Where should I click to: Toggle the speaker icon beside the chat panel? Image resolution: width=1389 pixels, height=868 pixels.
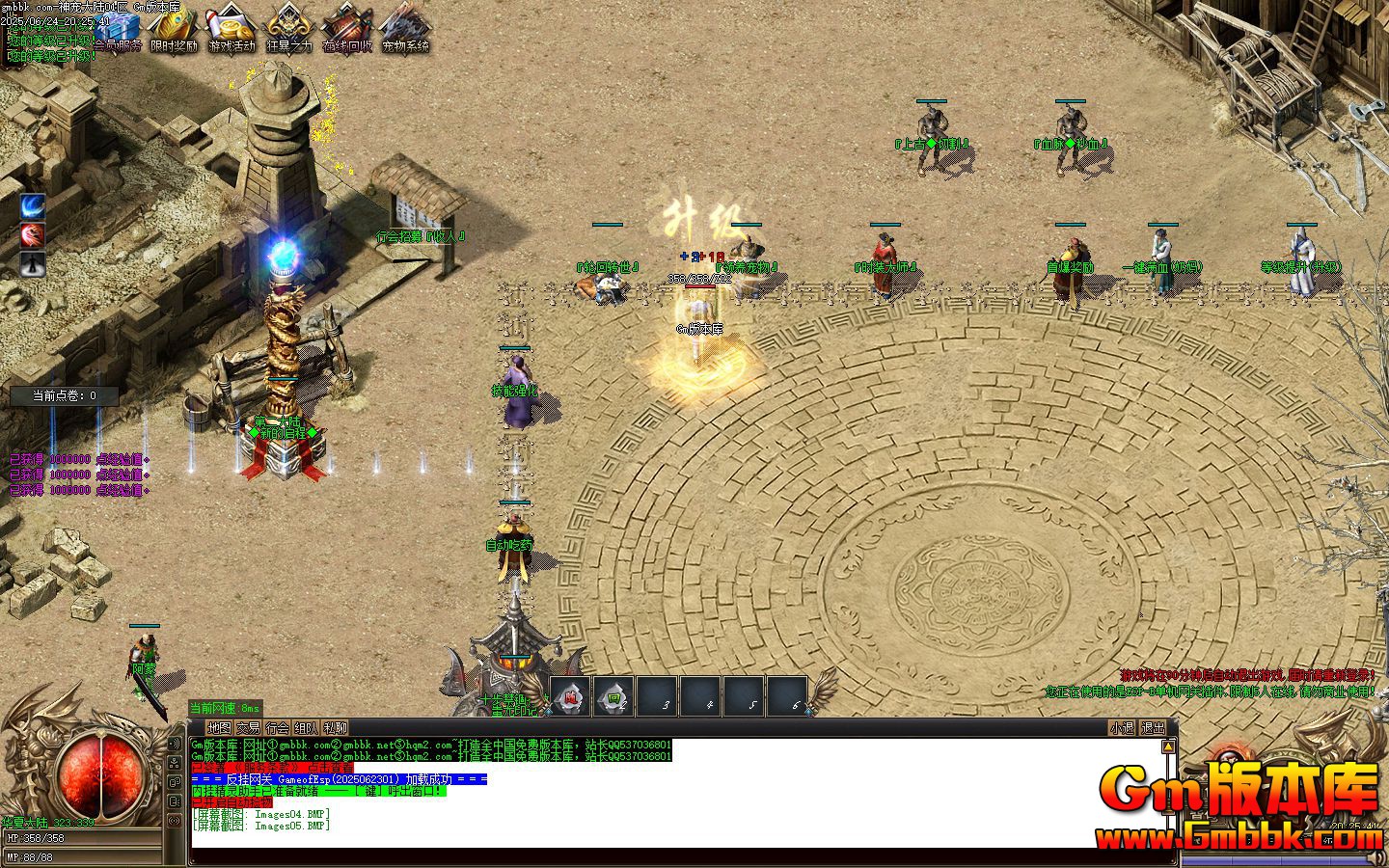coord(175,743)
